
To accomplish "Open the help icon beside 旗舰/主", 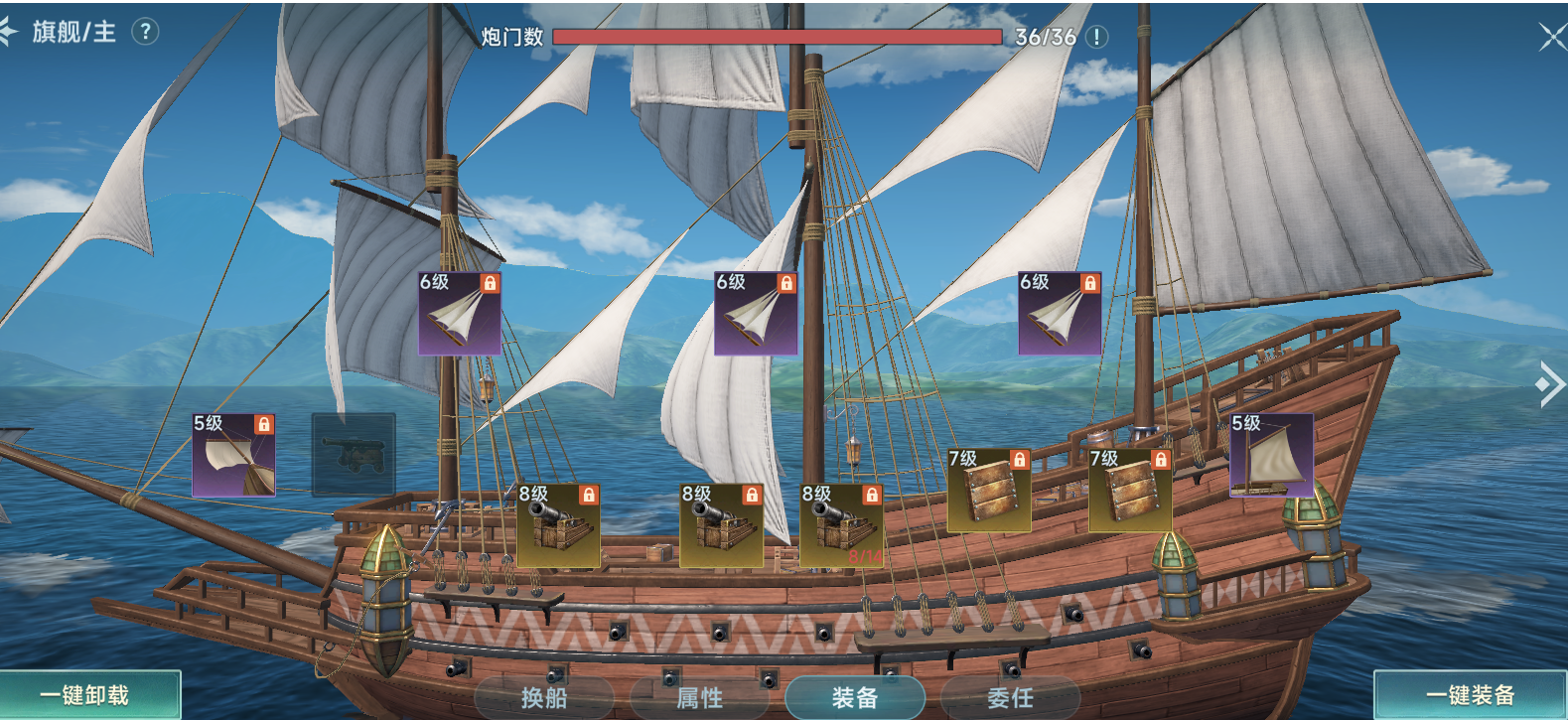I will tap(145, 32).
